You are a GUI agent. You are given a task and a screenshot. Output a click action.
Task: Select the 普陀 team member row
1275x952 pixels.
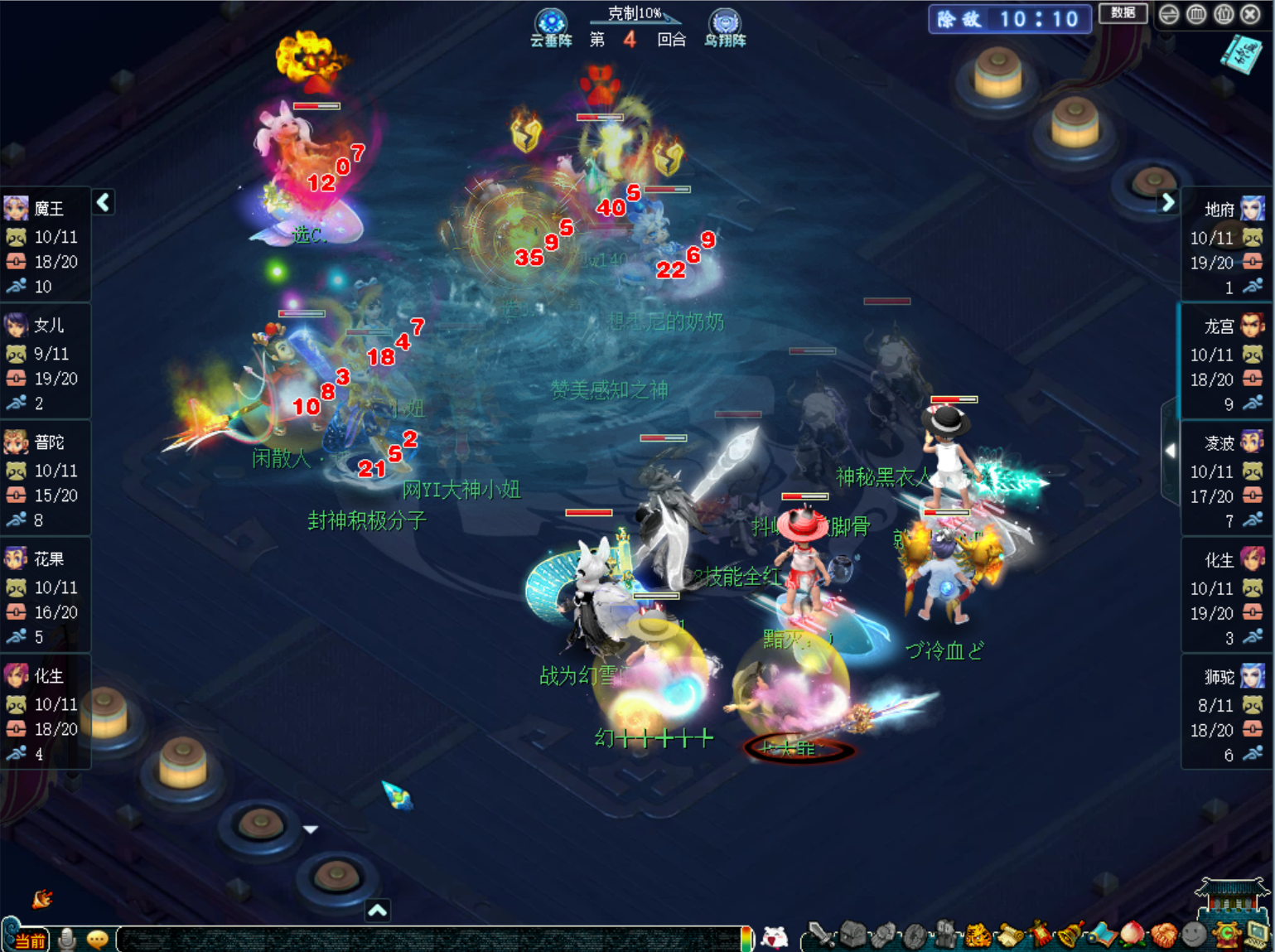click(45, 480)
